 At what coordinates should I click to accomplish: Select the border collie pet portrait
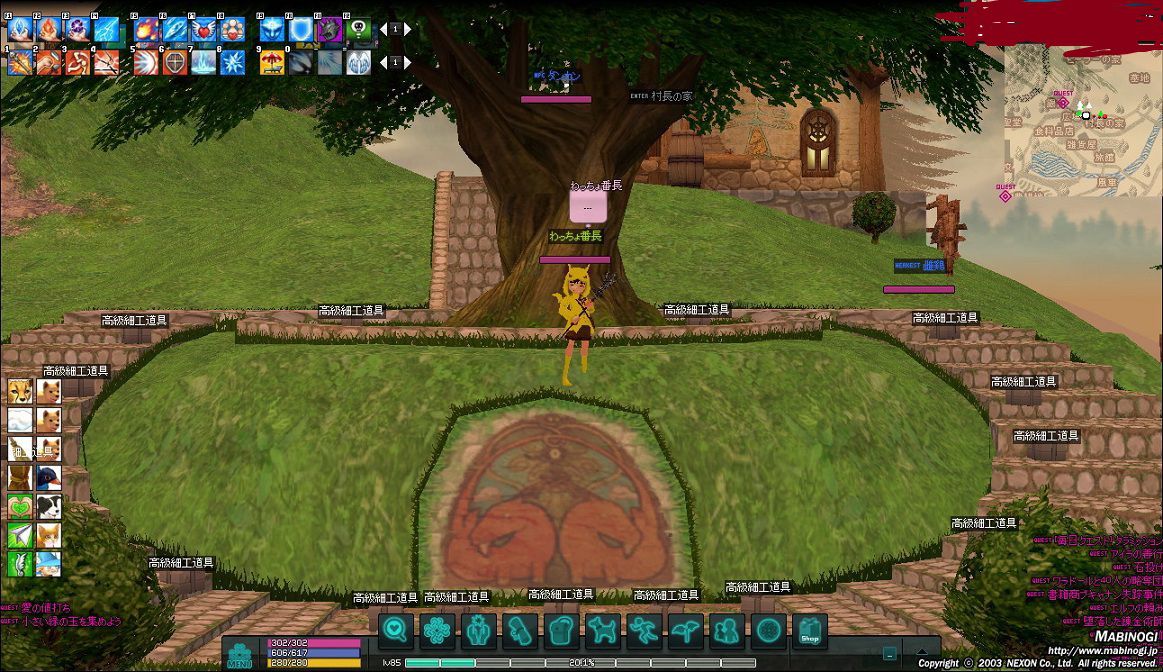(x=48, y=507)
